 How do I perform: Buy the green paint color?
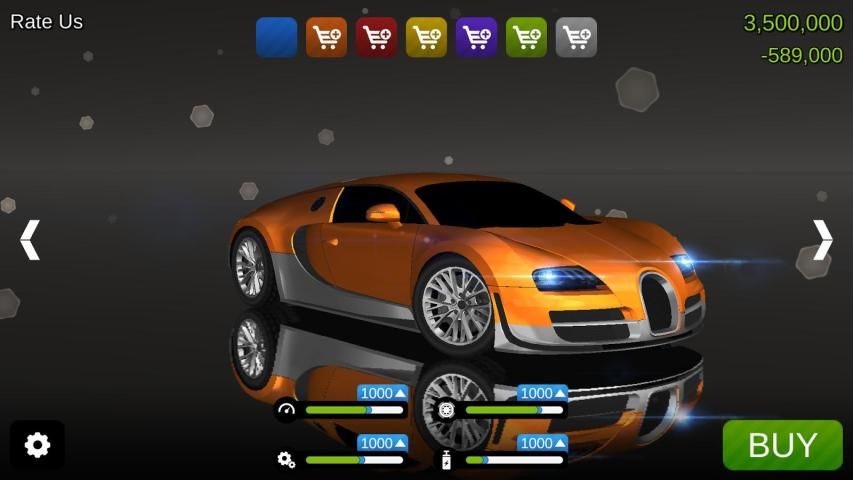[526, 37]
